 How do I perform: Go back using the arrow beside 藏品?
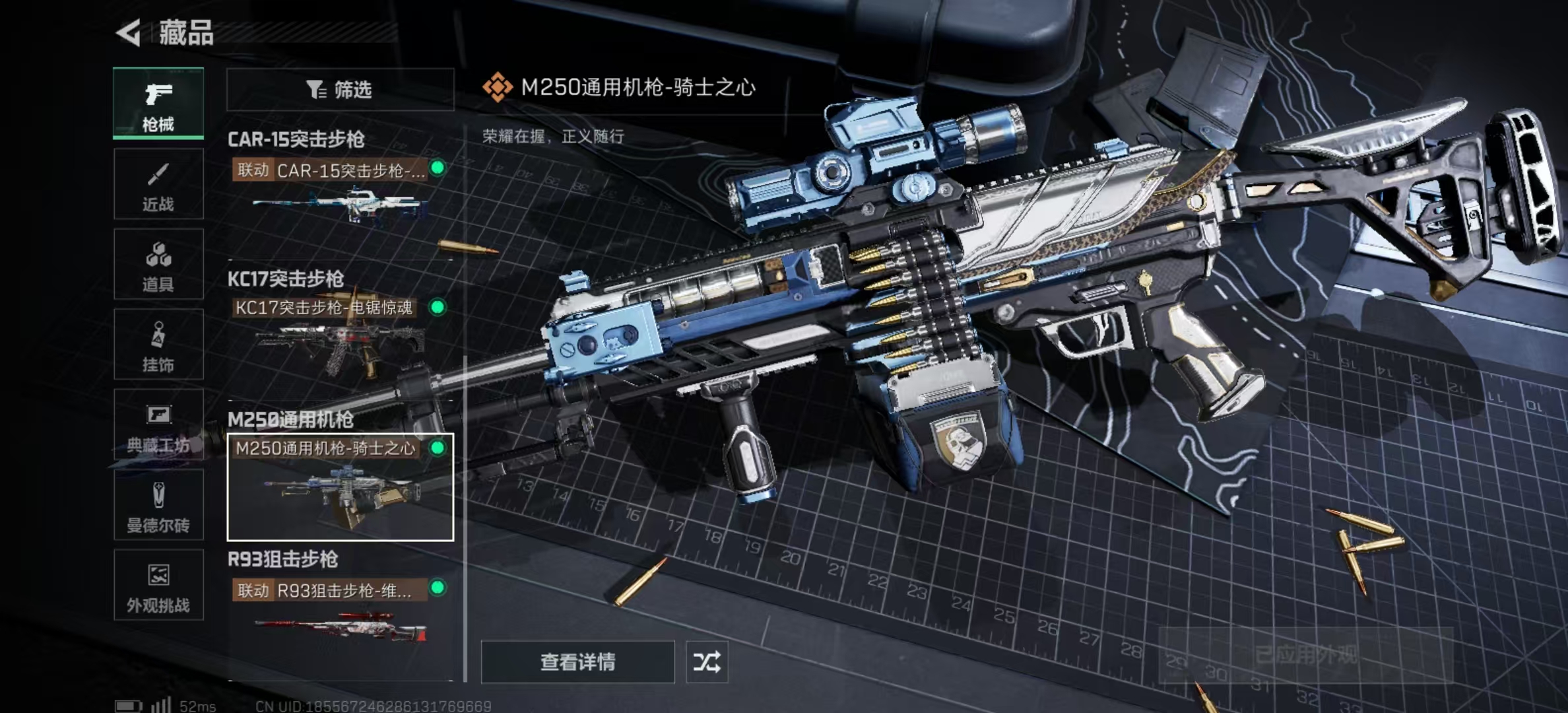(130, 33)
